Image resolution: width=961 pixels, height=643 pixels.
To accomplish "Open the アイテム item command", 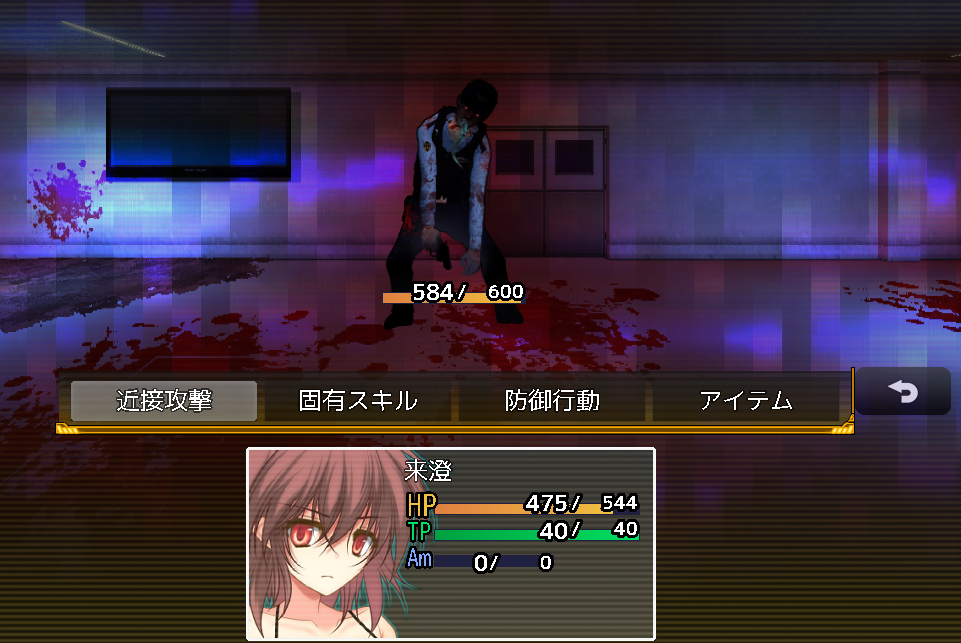I will click(x=746, y=401).
